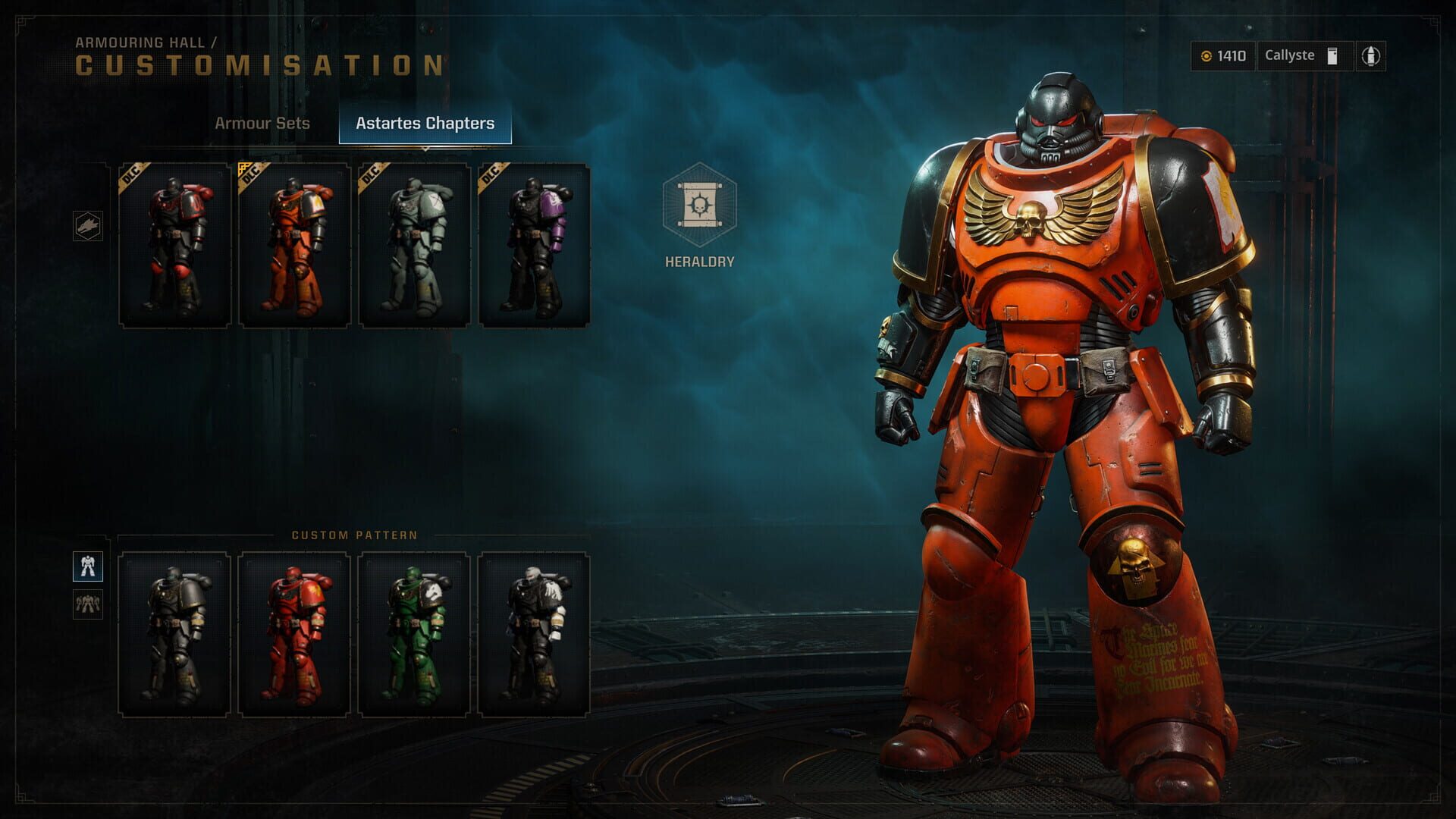Click the space marine character model preview

tap(1062, 417)
